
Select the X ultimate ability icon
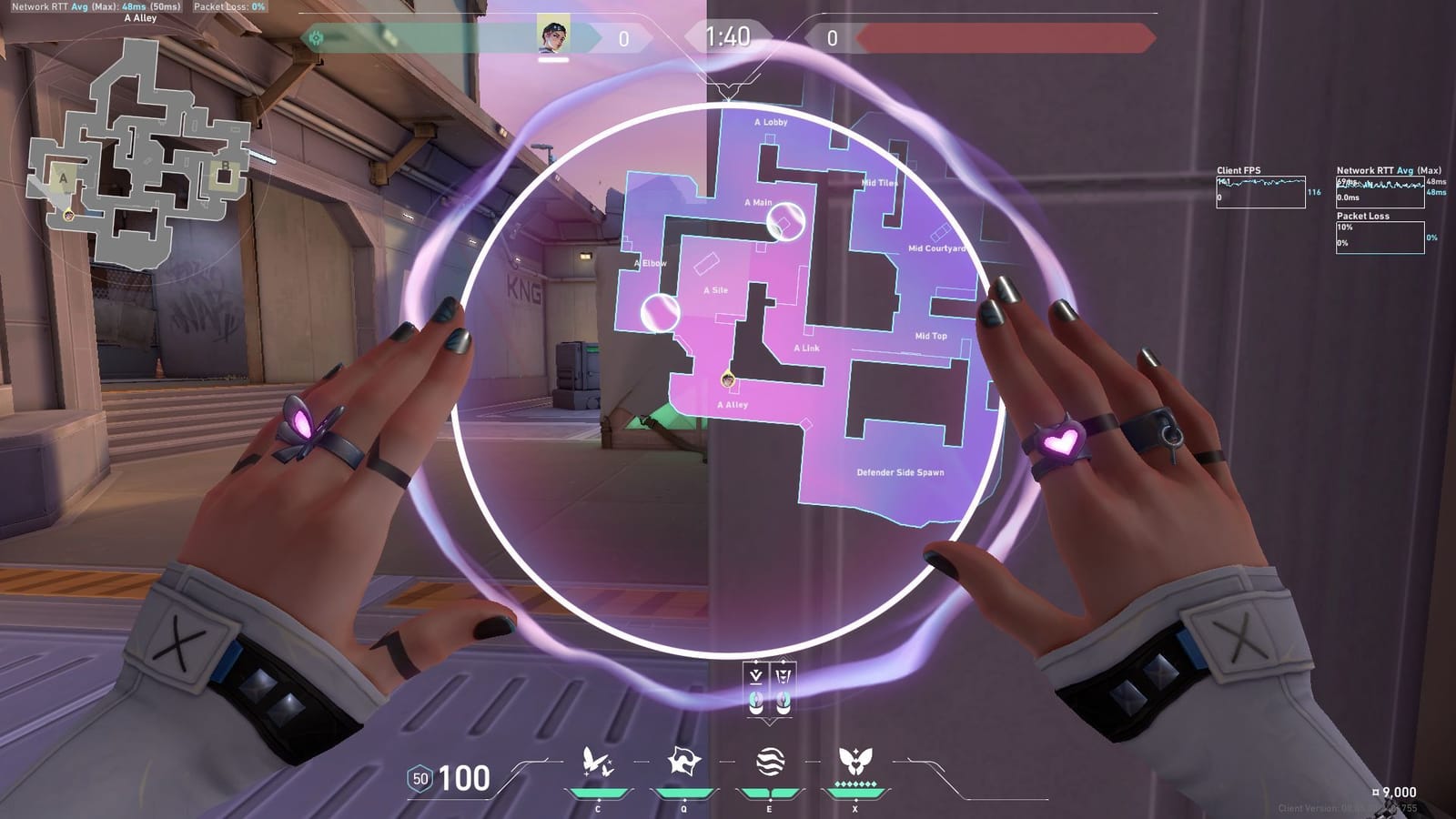click(x=854, y=759)
